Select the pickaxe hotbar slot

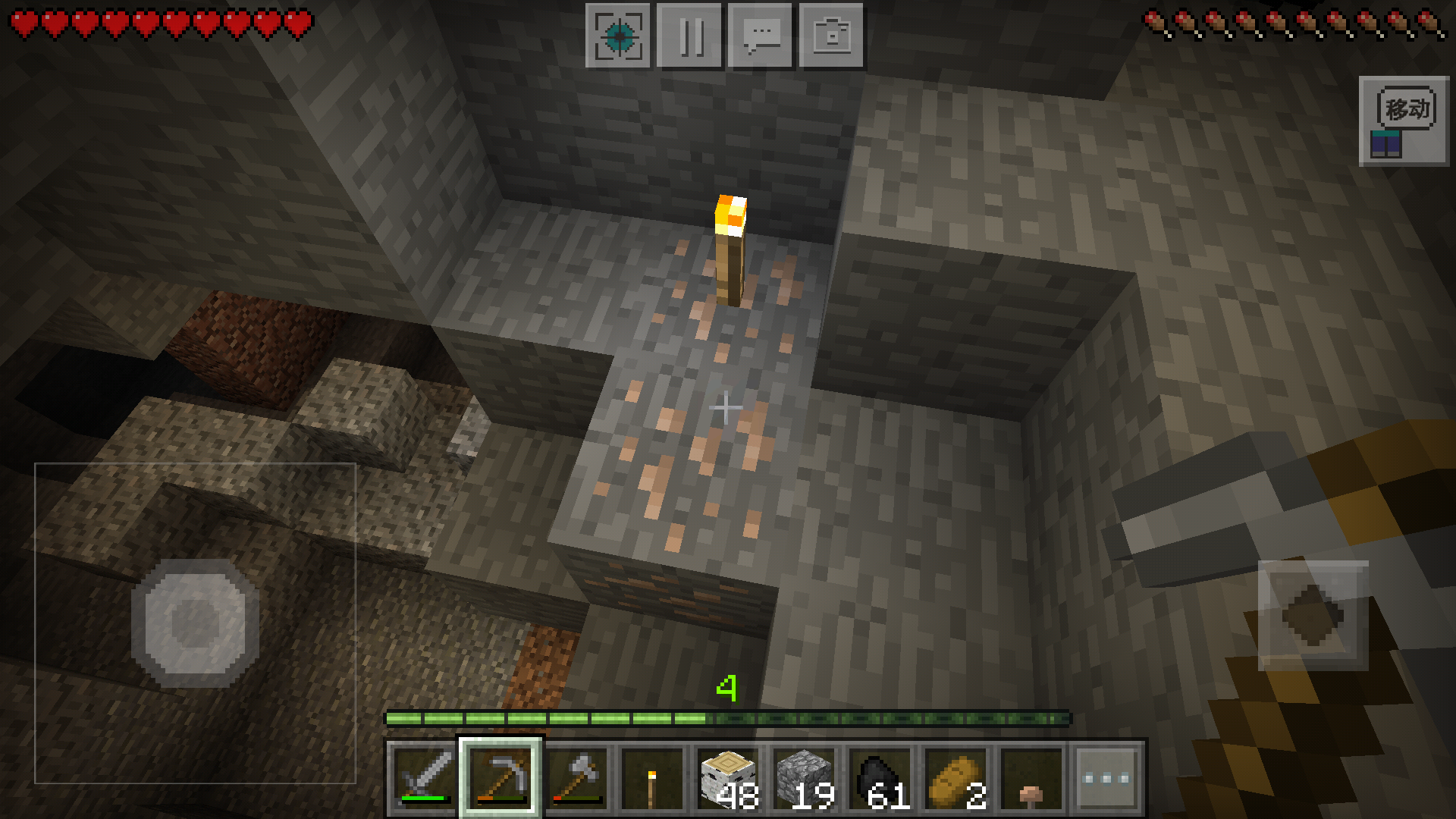click(500, 779)
